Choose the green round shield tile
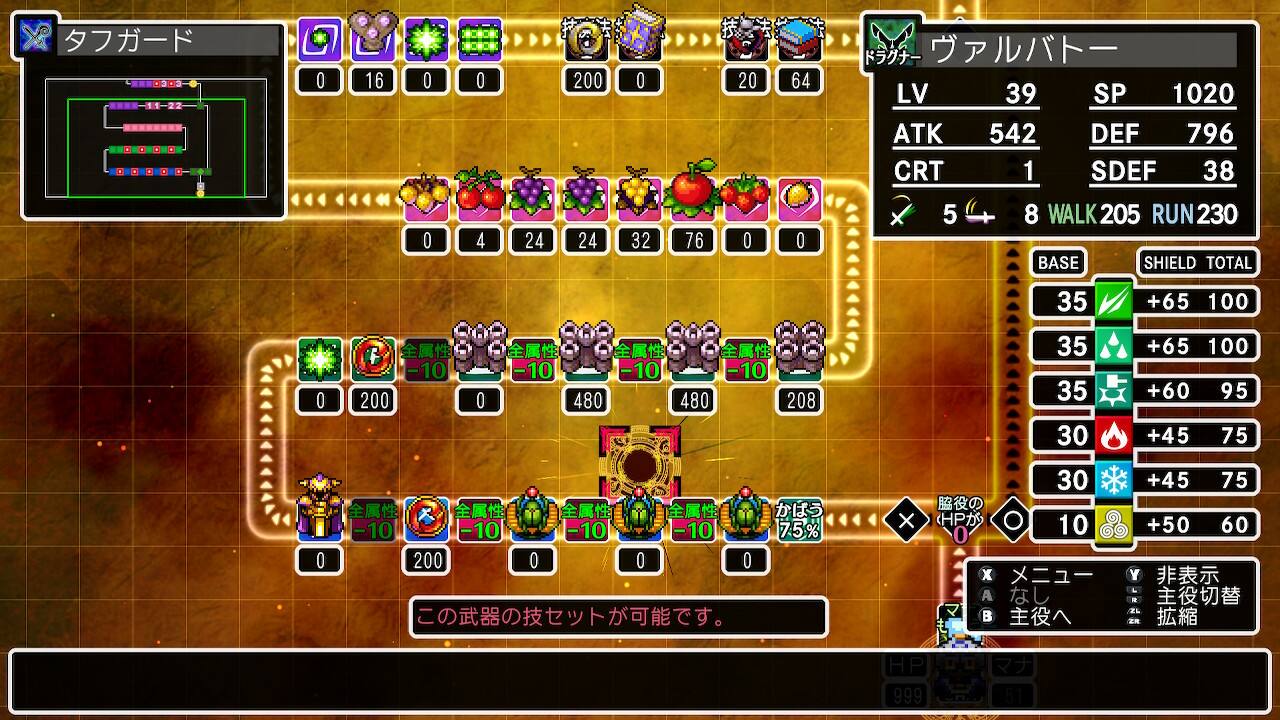This screenshot has height=720, width=1280. (373, 359)
